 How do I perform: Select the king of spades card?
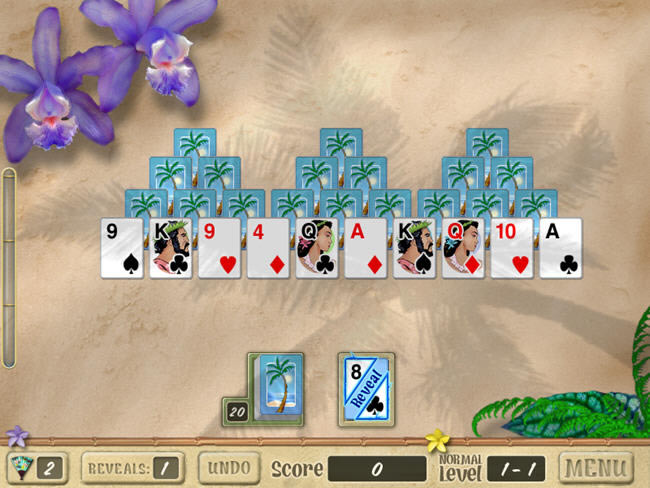(x=414, y=248)
